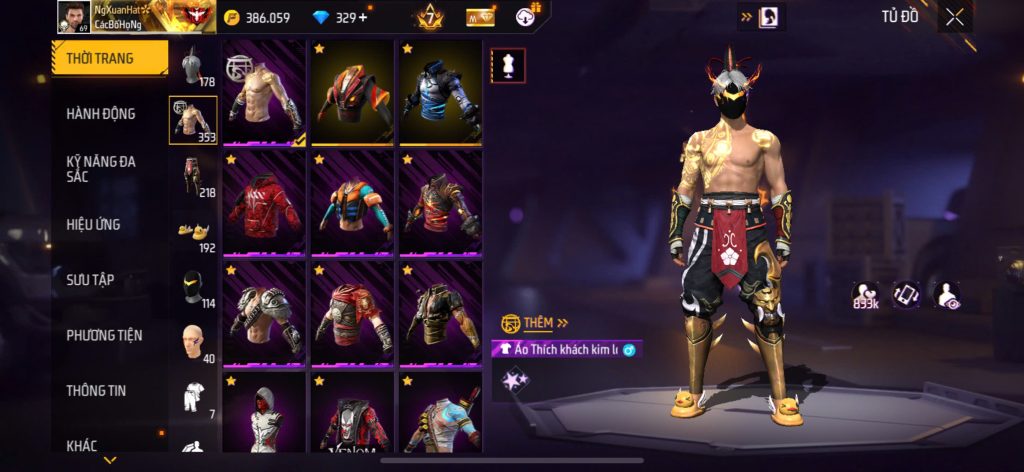The height and width of the screenshot is (472, 1024).
Task: Choose the pants category with 218 items
Action: point(193,176)
